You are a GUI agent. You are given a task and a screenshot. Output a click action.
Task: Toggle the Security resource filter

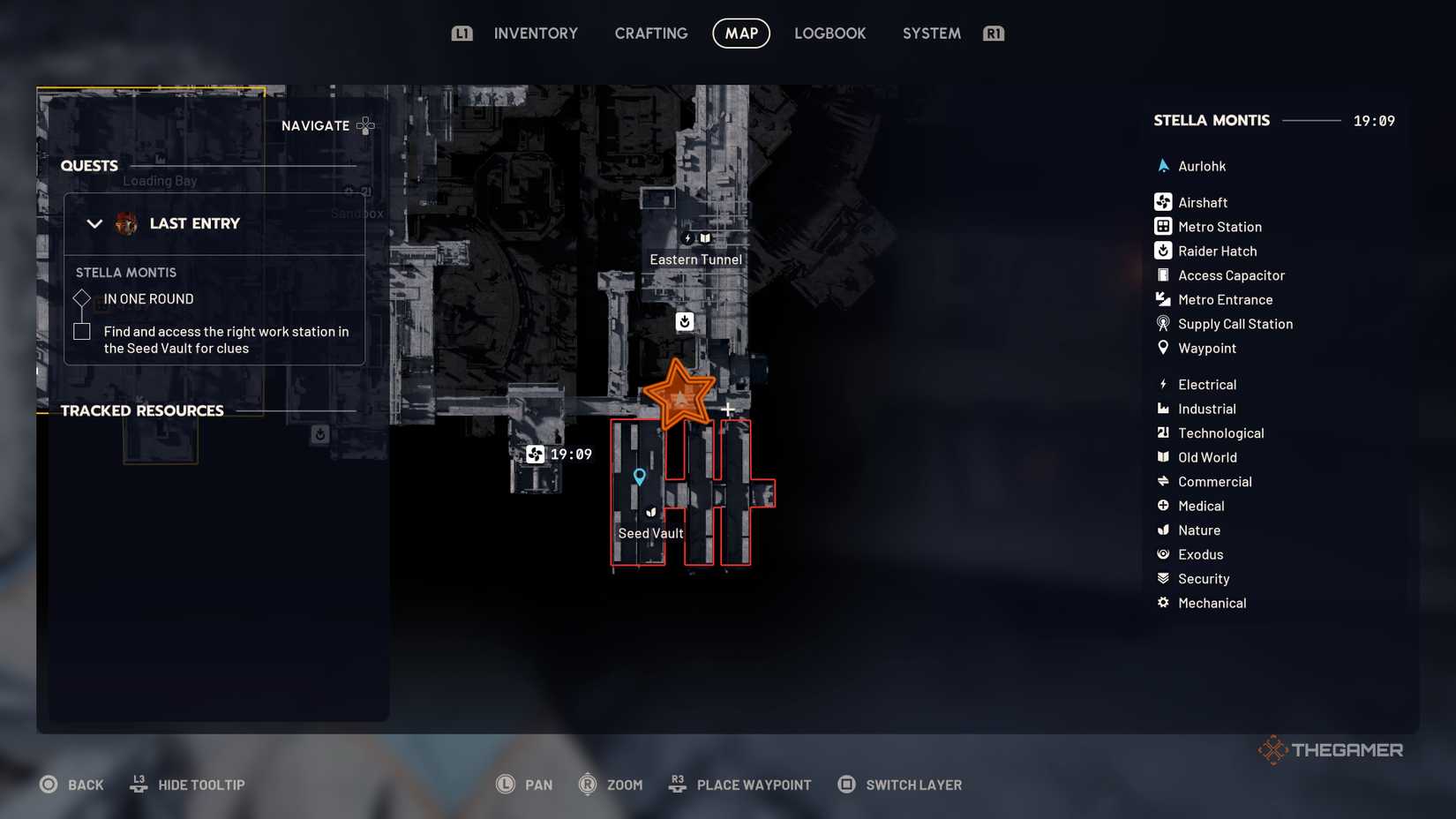1163,578
